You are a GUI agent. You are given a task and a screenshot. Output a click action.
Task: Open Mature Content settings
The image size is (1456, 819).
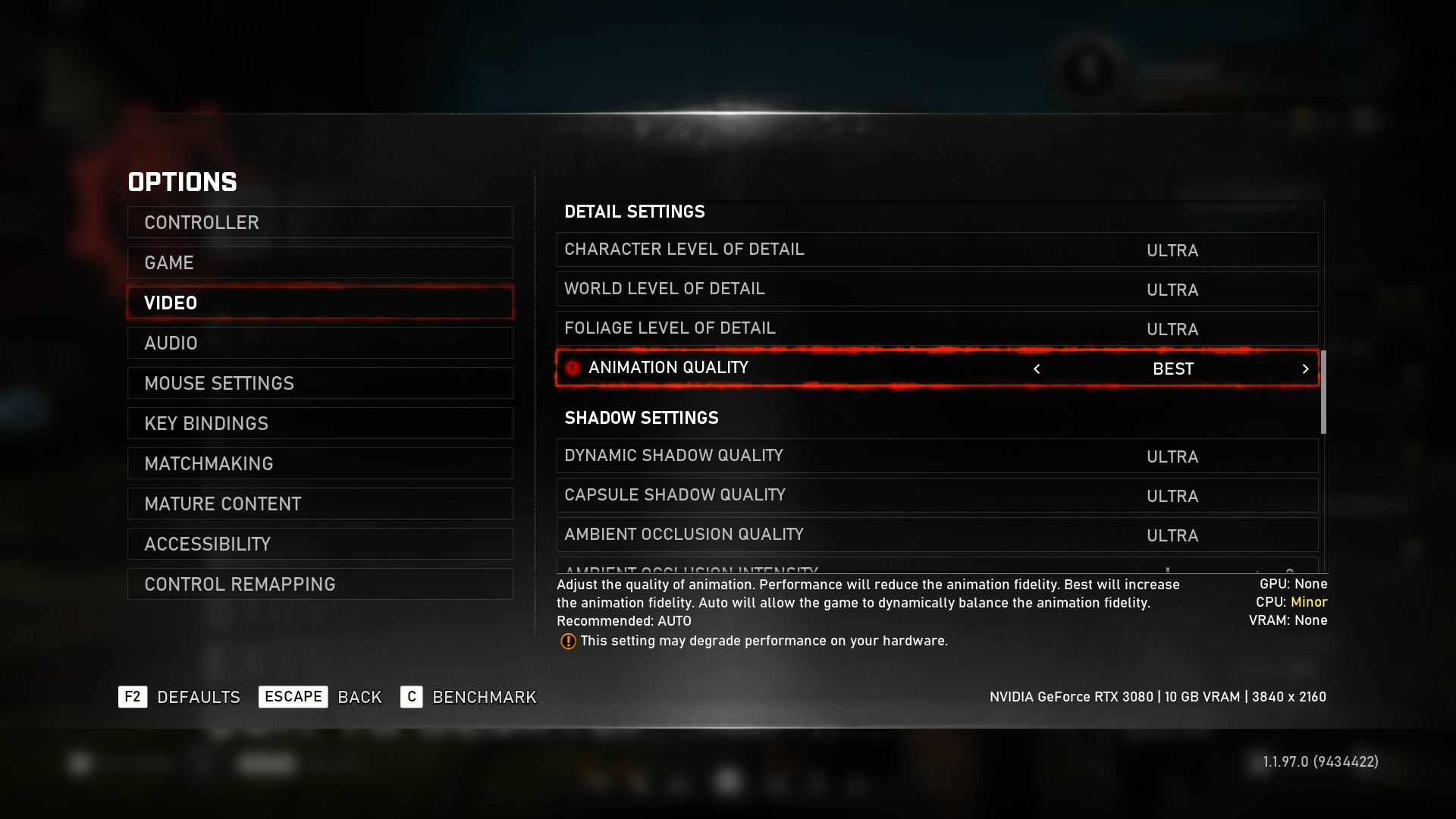[320, 504]
